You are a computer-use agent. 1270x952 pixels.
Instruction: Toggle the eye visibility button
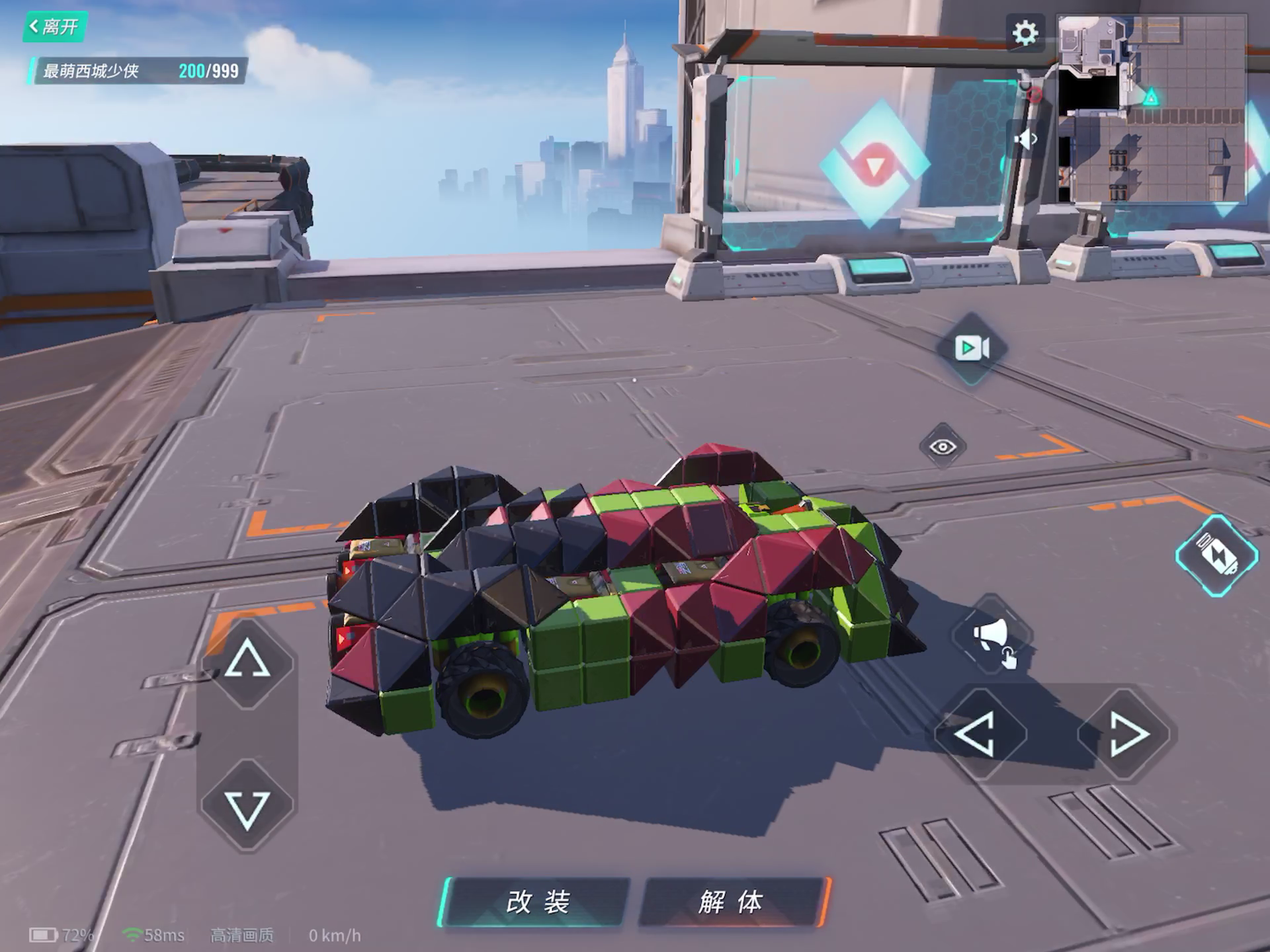[x=943, y=447]
